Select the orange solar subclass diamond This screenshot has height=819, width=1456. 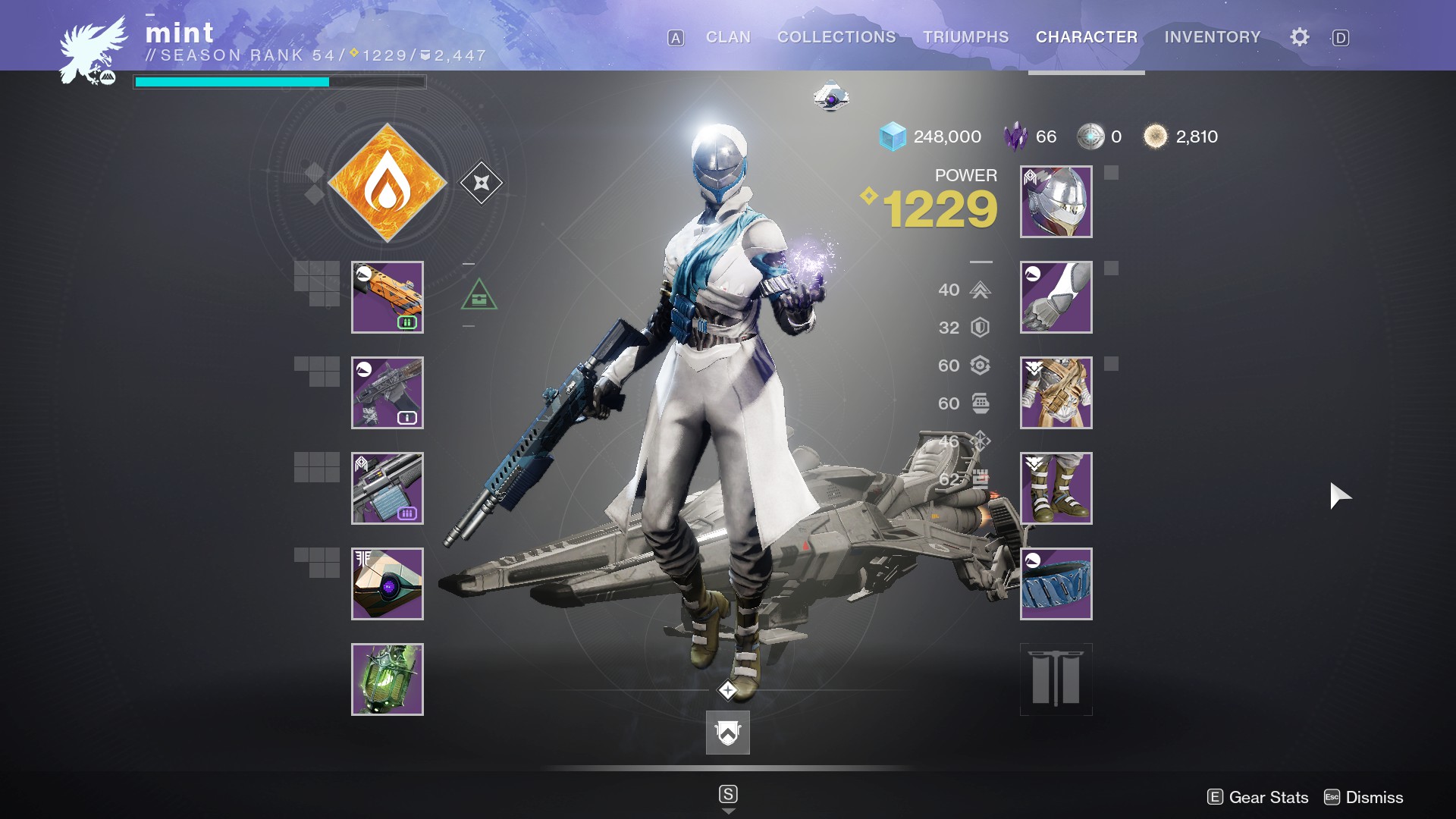point(388,183)
